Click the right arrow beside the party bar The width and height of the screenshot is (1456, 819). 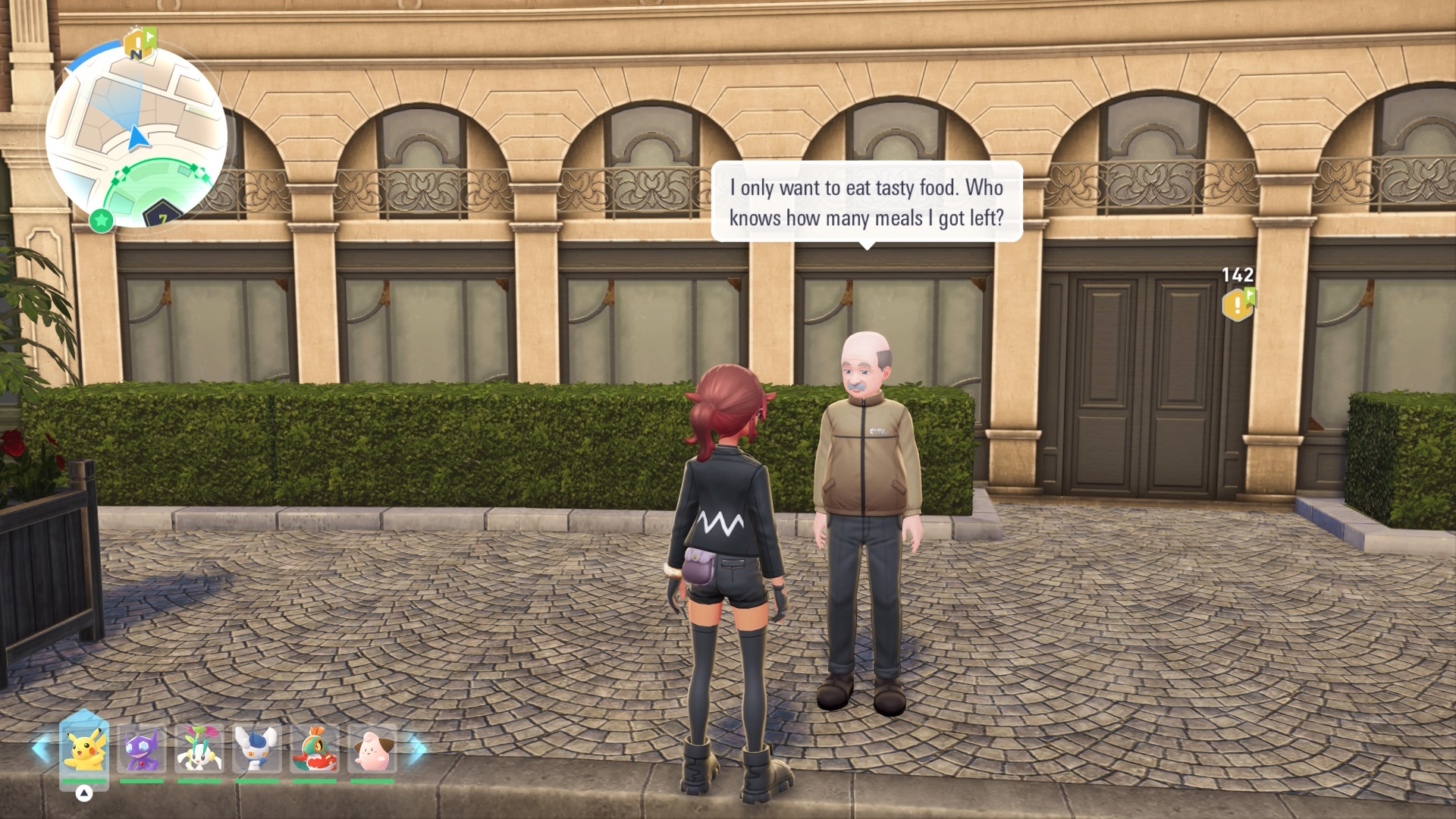[x=416, y=748]
